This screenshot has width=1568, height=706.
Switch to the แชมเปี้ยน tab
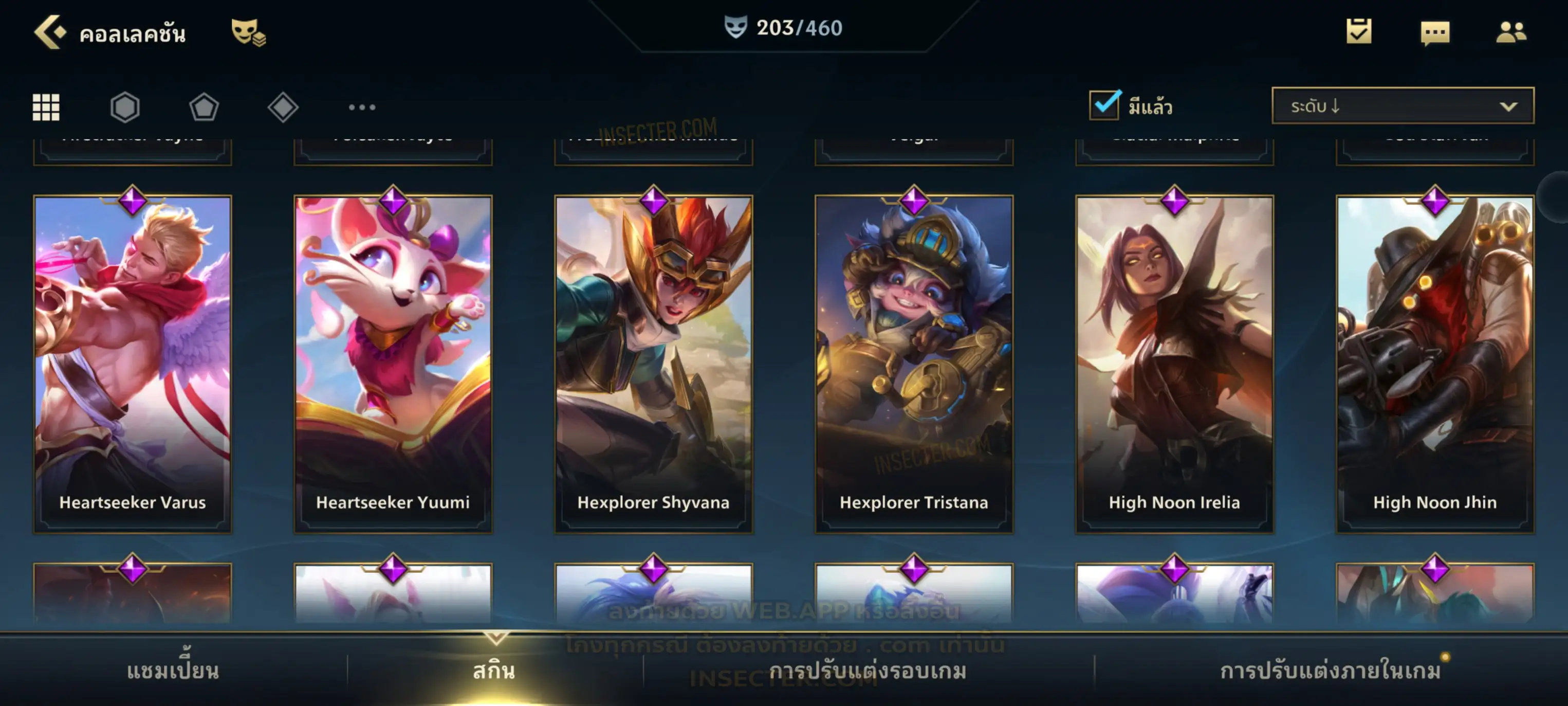pos(173,671)
